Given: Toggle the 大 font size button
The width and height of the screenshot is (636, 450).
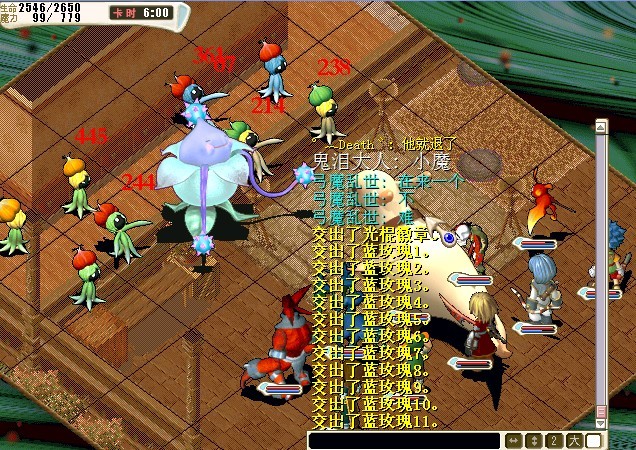Looking at the screenshot, I should point(574,441).
